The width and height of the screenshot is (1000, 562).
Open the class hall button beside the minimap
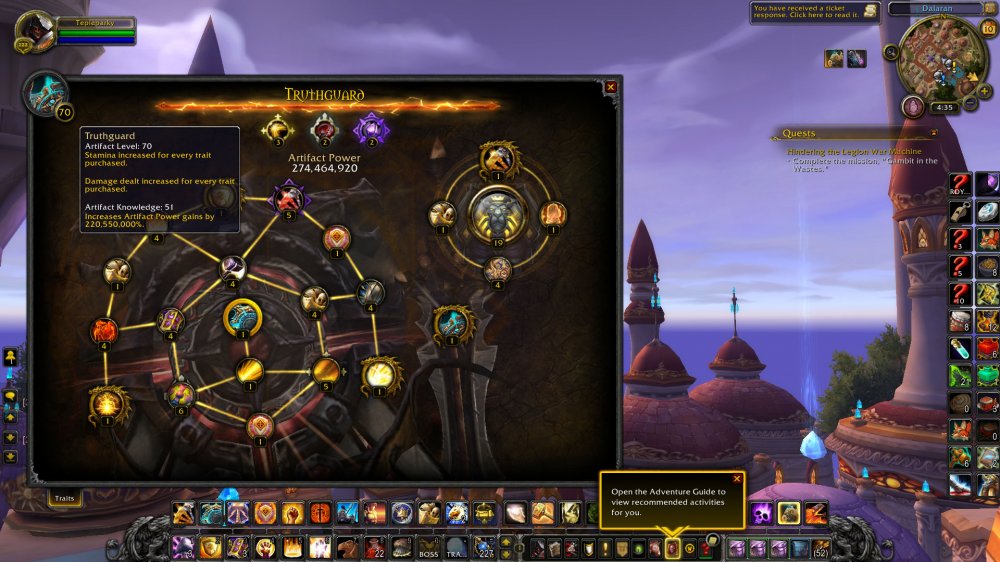pos(912,107)
